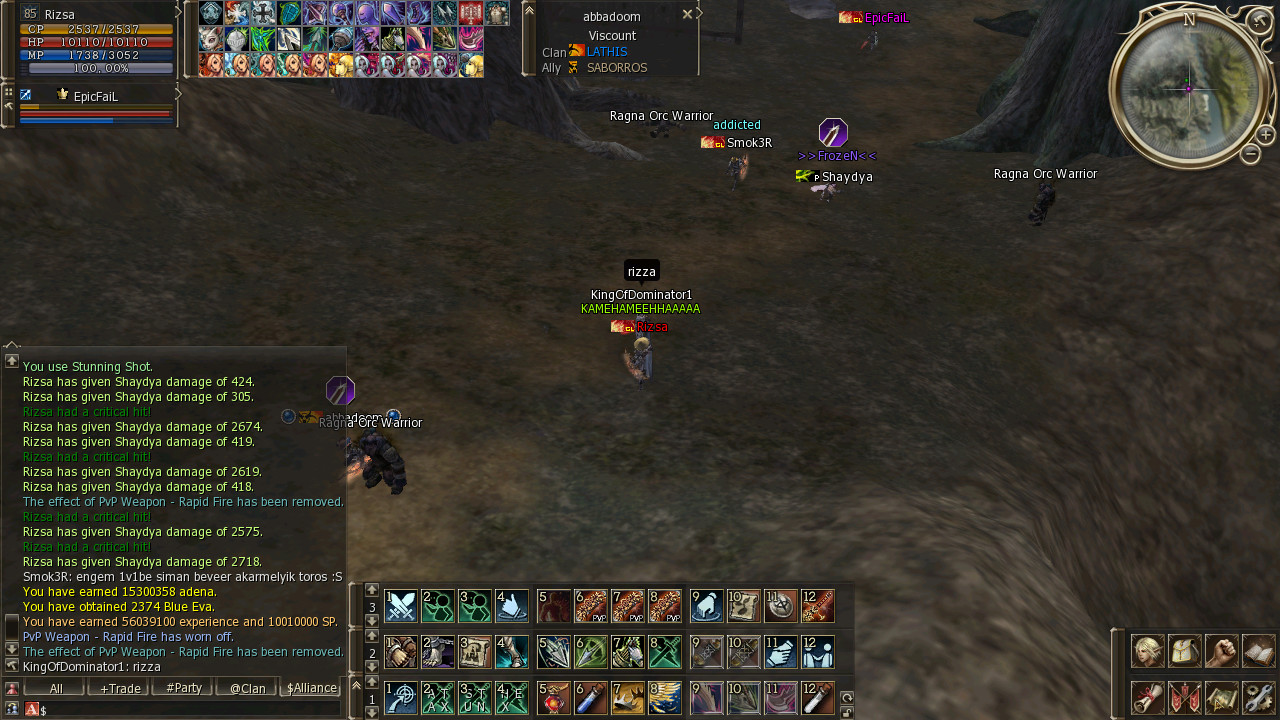The height and width of the screenshot is (720, 1280).
Task: Switch to the +Trade chat tab
Action: 118,688
